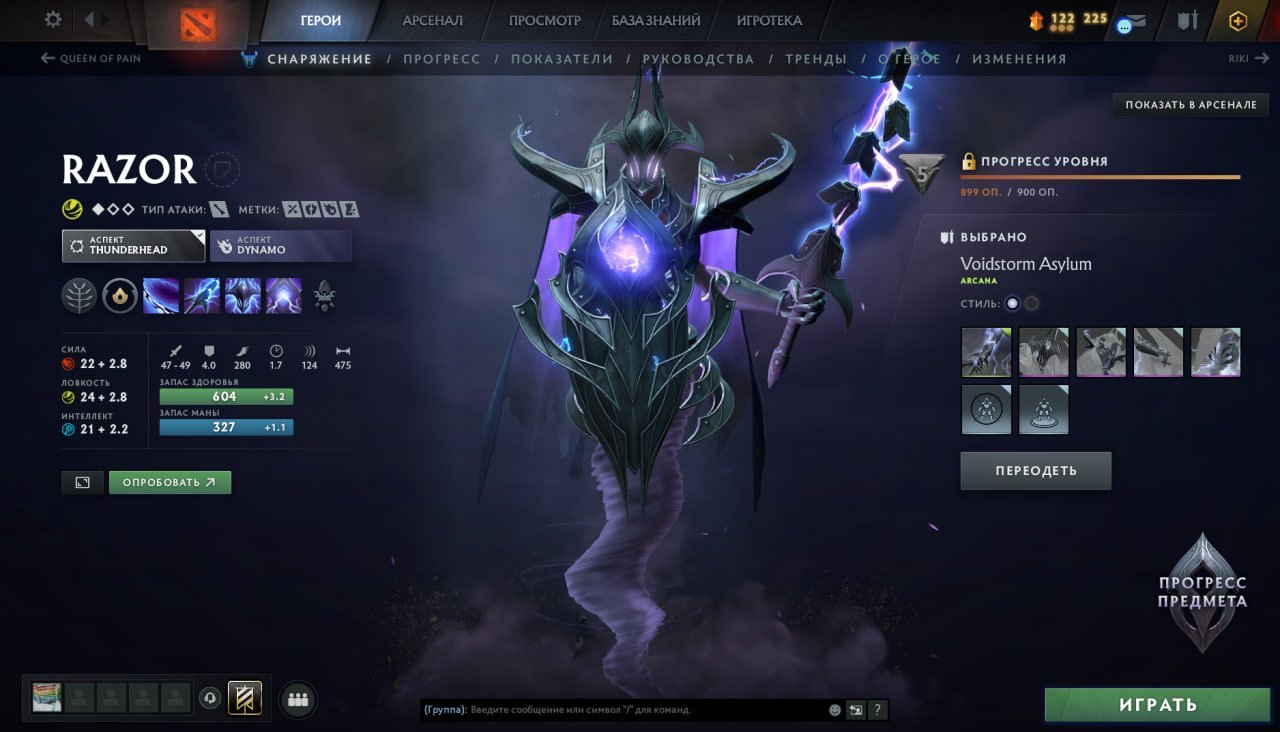Click the Eye of the Storm ultimate icon

pyautogui.click(x=283, y=295)
